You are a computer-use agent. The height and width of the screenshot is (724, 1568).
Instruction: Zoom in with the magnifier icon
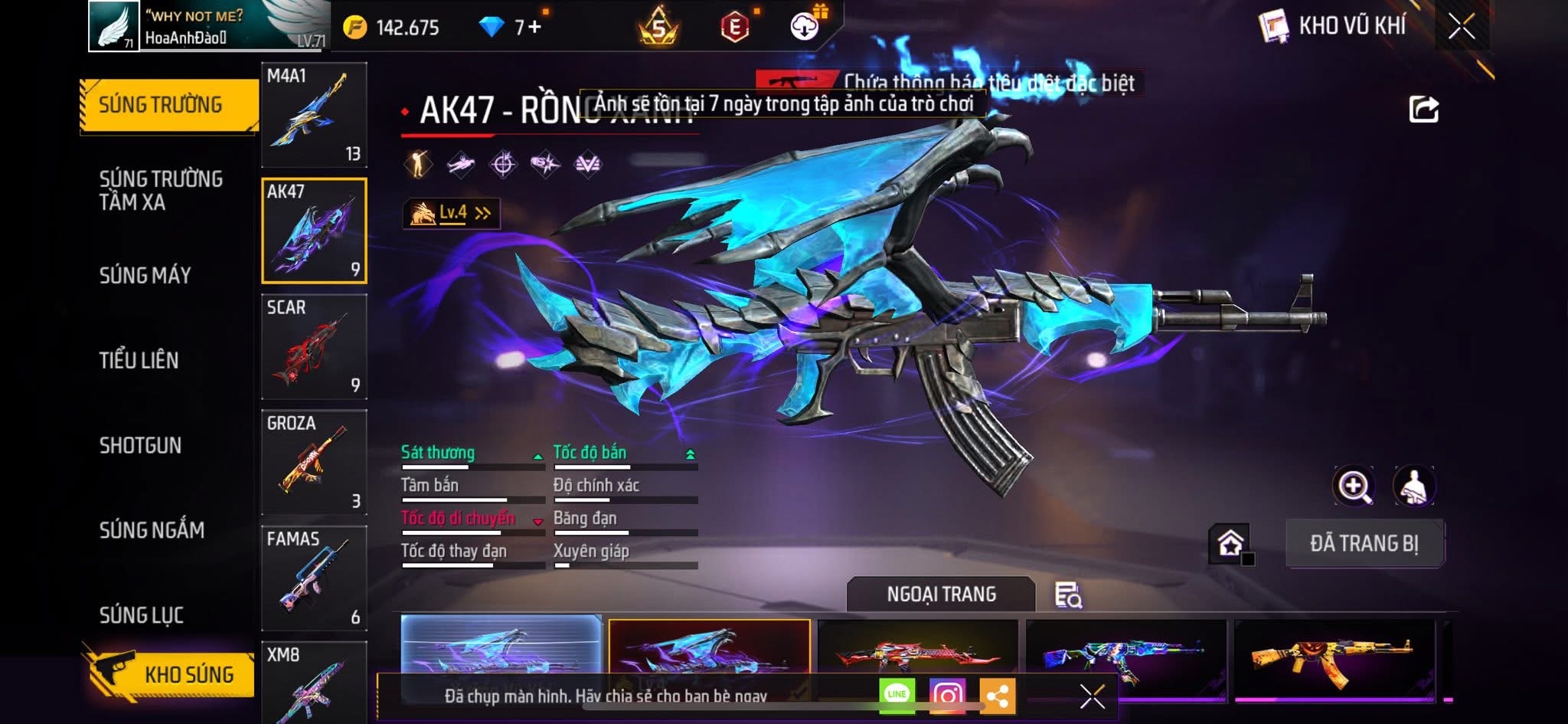(1354, 486)
